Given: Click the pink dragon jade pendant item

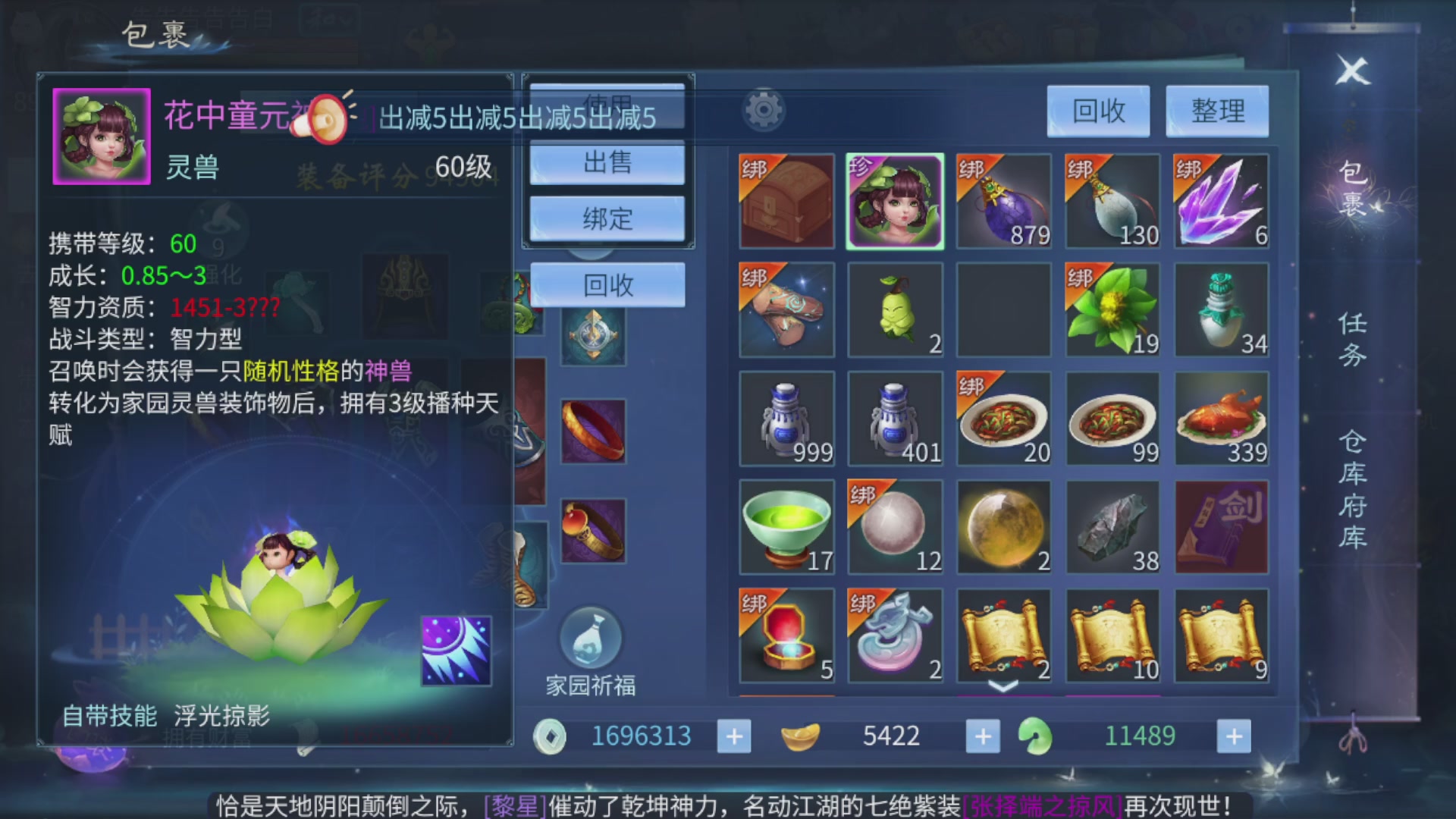Looking at the screenshot, I should (895, 635).
